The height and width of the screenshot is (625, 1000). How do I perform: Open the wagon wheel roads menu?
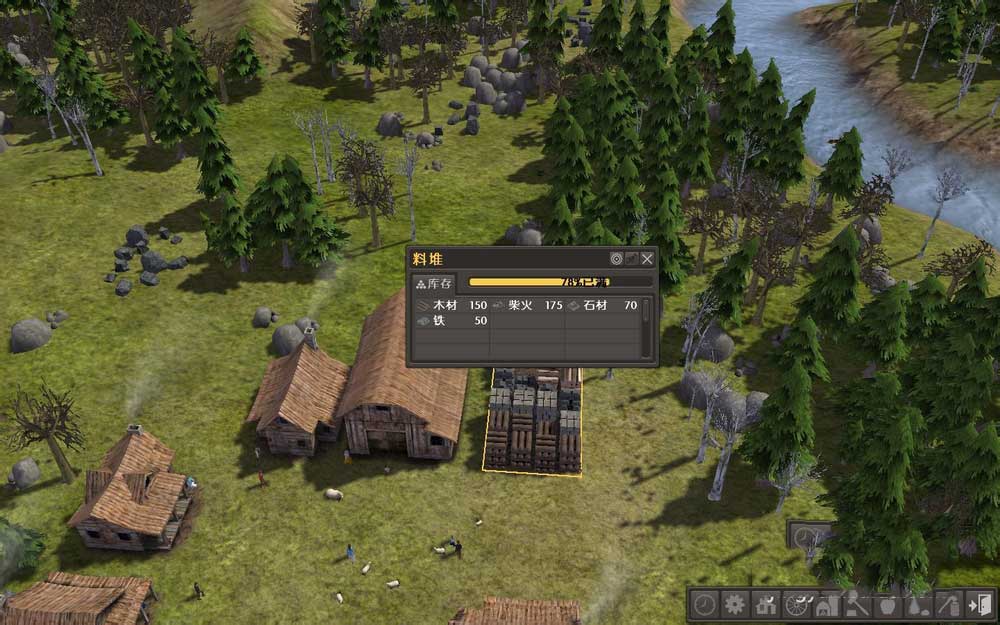[x=797, y=604]
